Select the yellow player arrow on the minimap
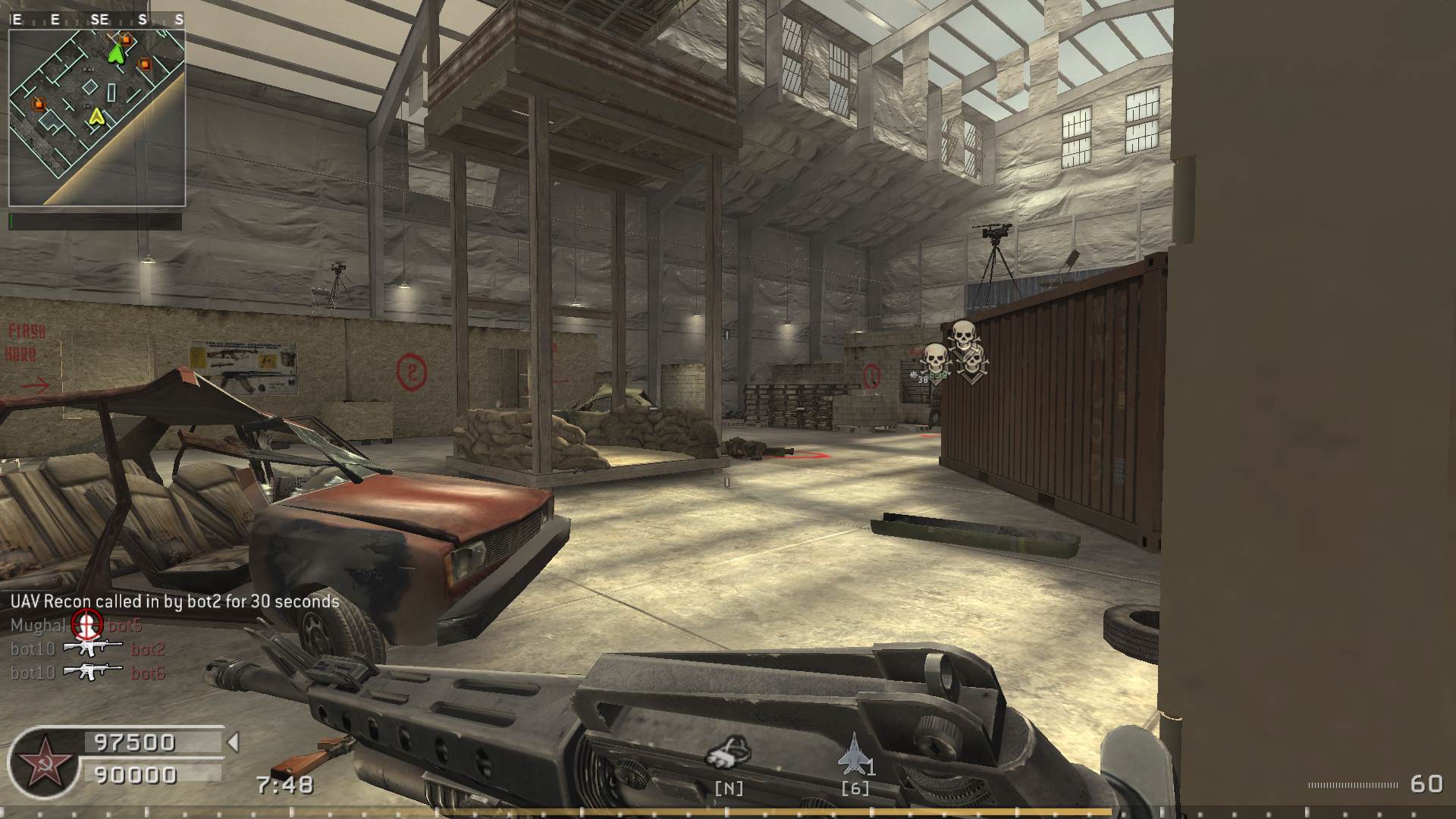The image size is (1456, 819). [x=96, y=117]
